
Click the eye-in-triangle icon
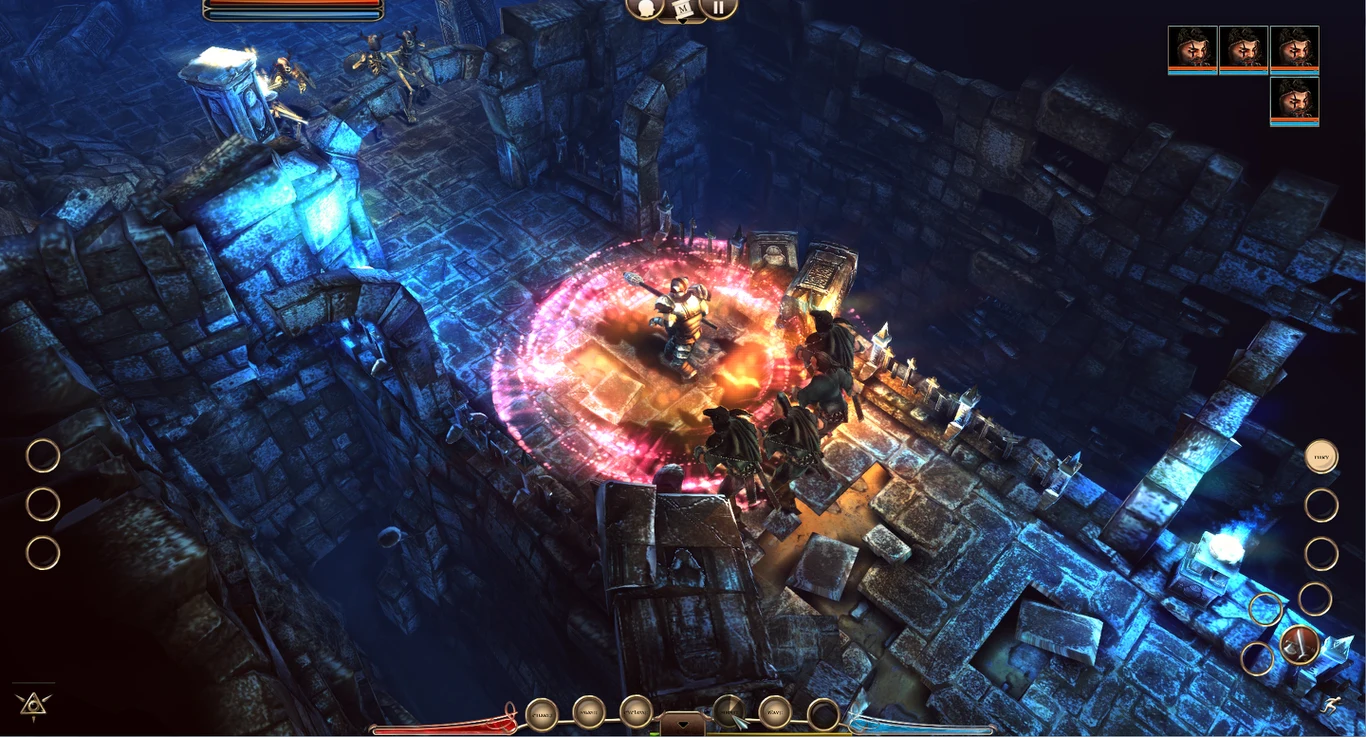(34, 704)
